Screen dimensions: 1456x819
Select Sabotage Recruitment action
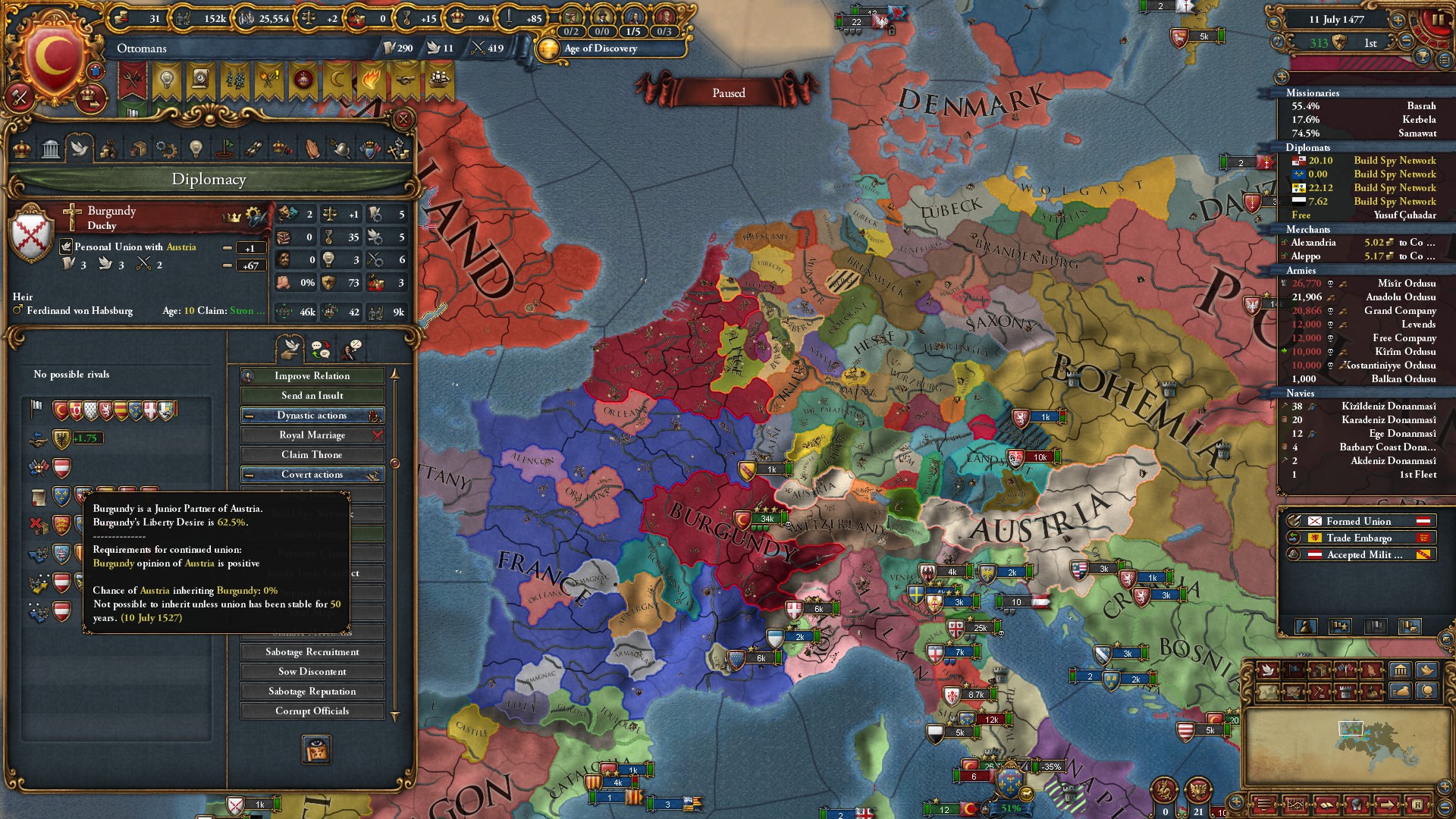point(312,652)
